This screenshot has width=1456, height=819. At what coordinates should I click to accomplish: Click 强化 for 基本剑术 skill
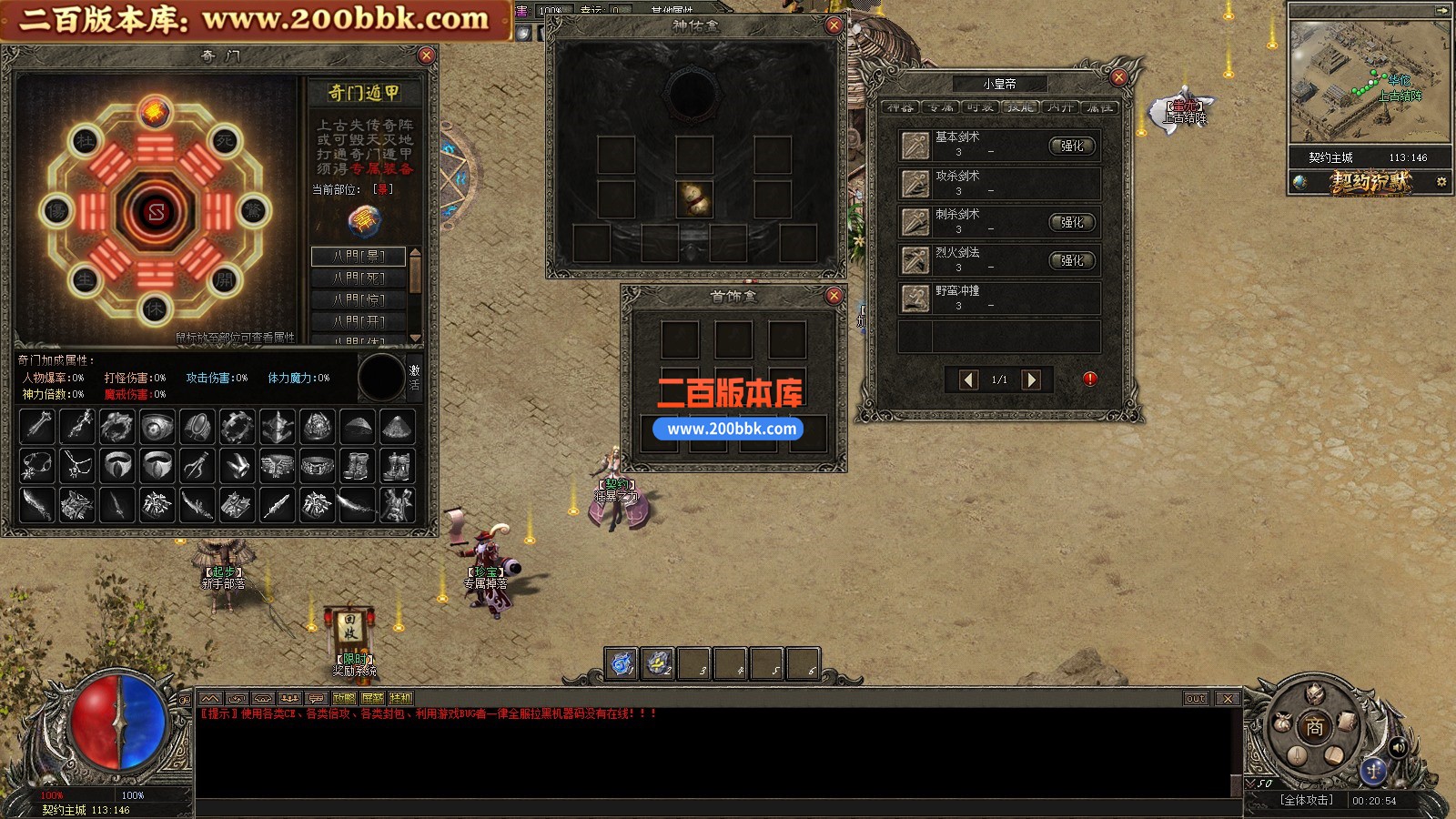[1073, 146]
